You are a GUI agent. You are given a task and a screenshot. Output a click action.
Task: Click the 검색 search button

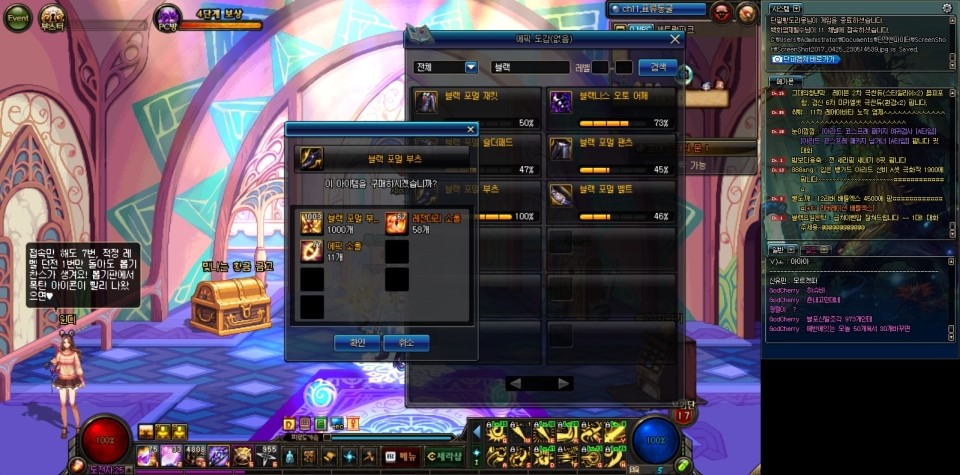click(x=657, y=67)
